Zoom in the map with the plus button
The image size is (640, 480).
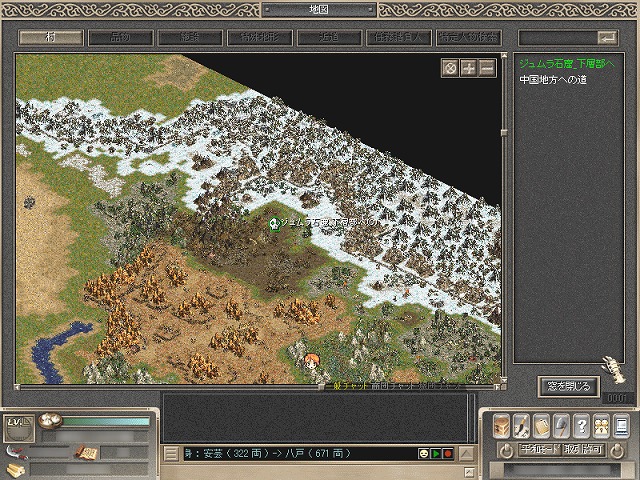pos(468,68)
